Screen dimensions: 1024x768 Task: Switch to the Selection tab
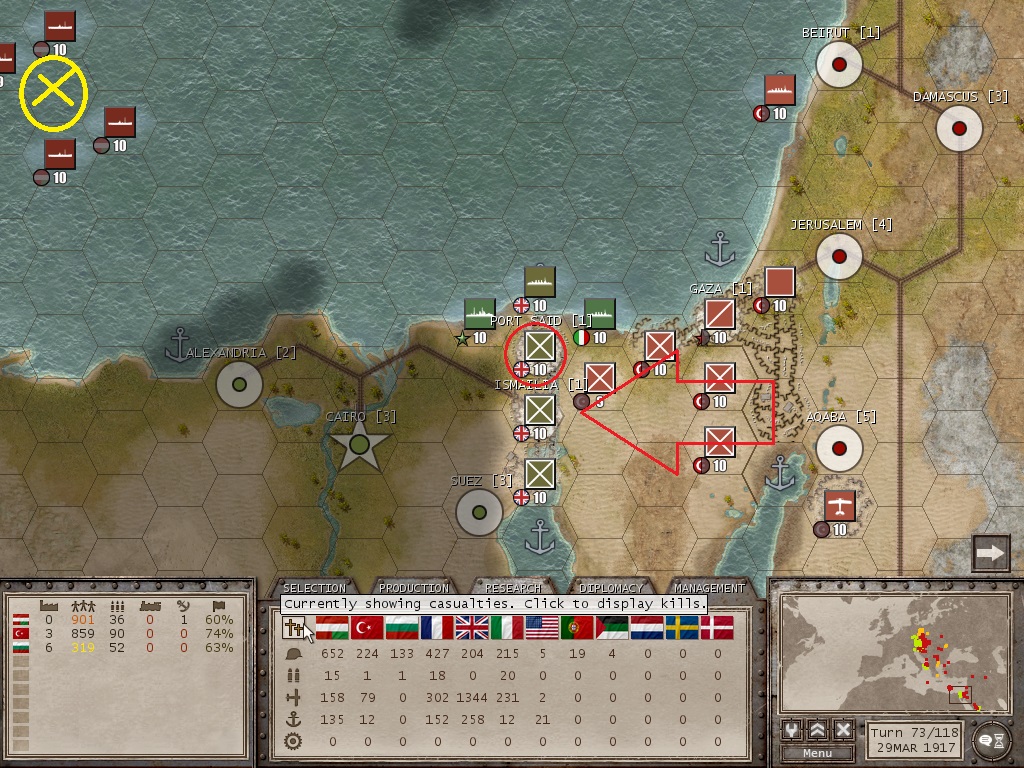click(314, 588)
